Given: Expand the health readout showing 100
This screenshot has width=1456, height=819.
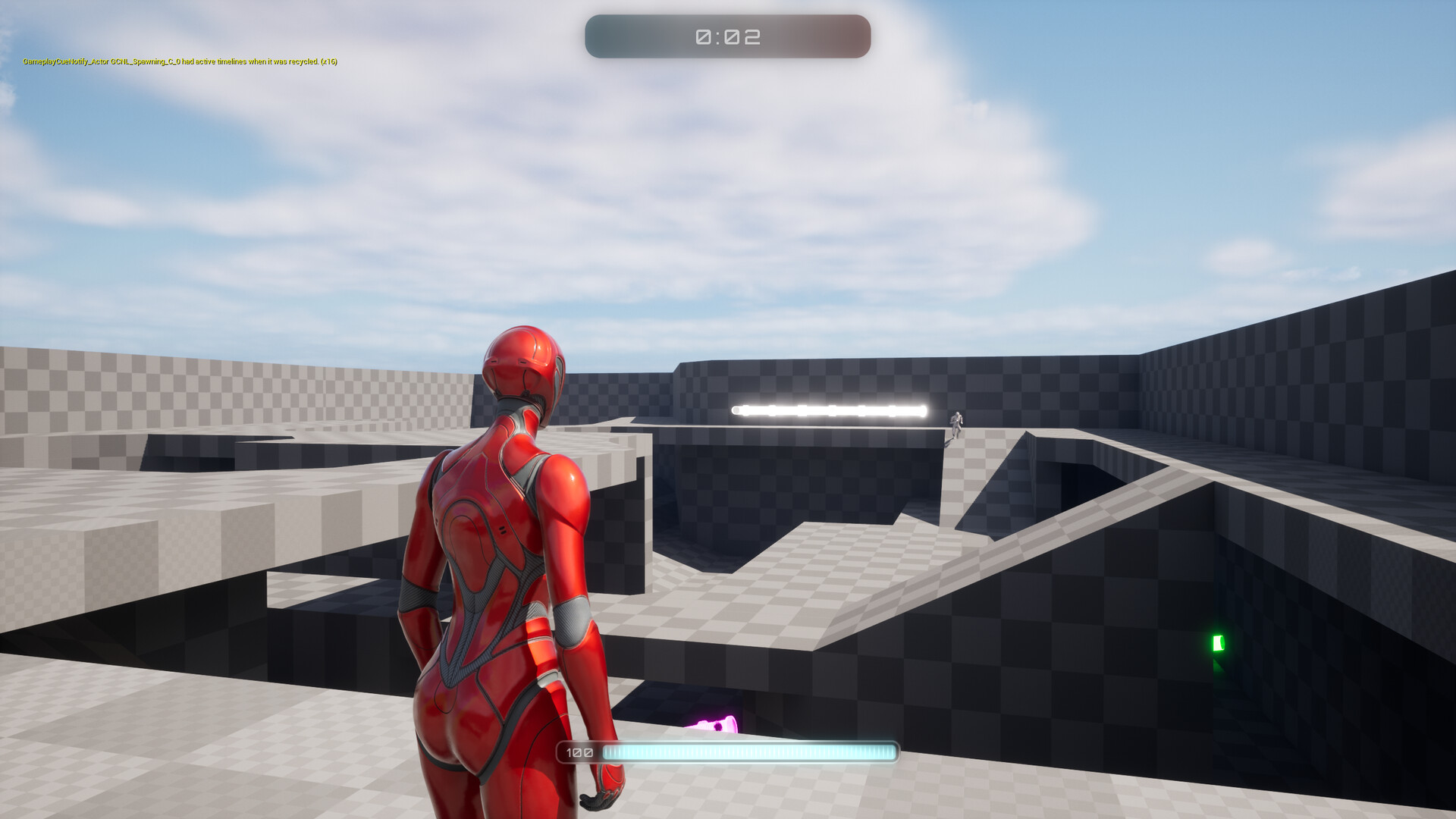Looking at the screenshot, I should coord(579,752).
